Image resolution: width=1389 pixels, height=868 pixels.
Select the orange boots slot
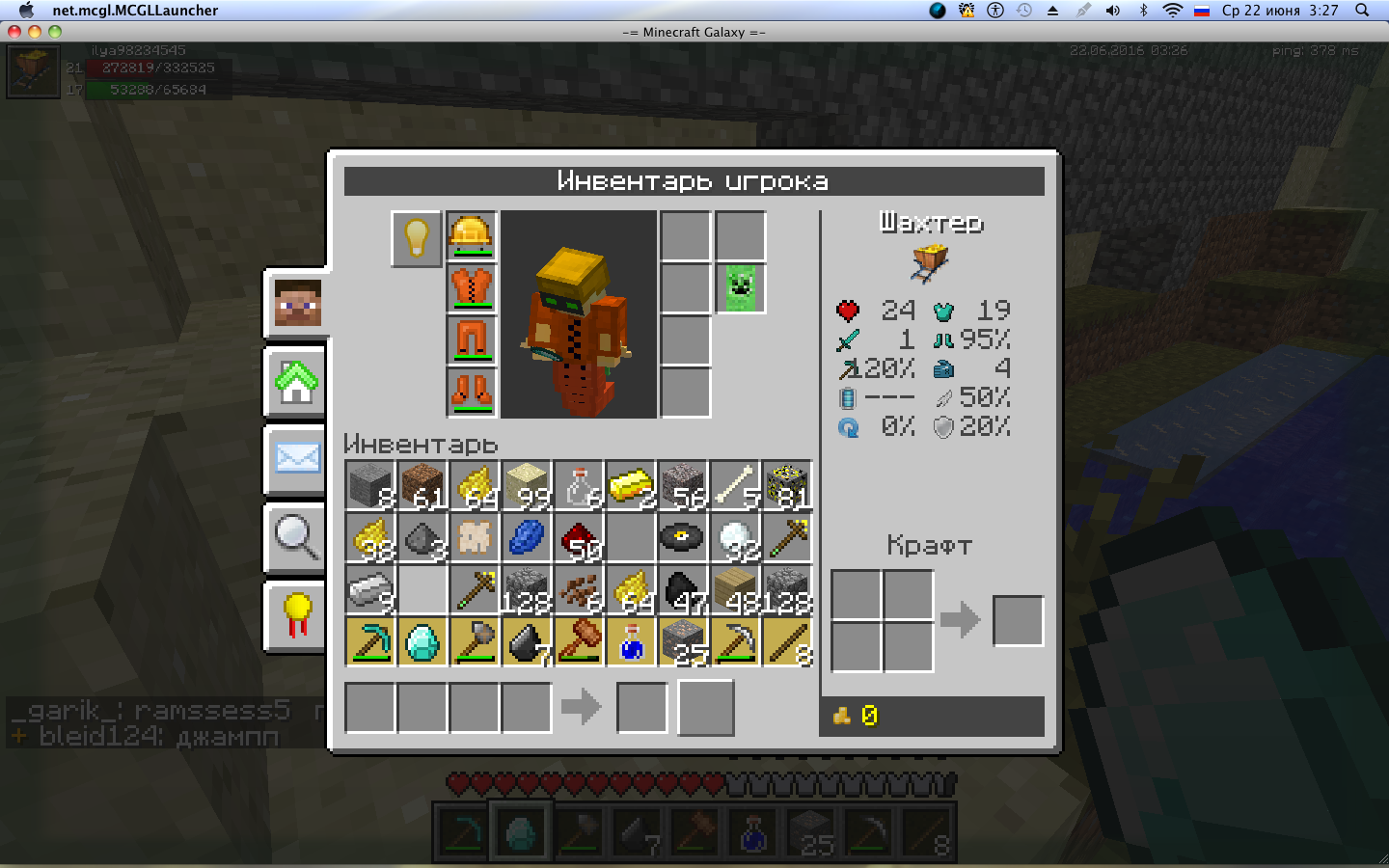472,393
